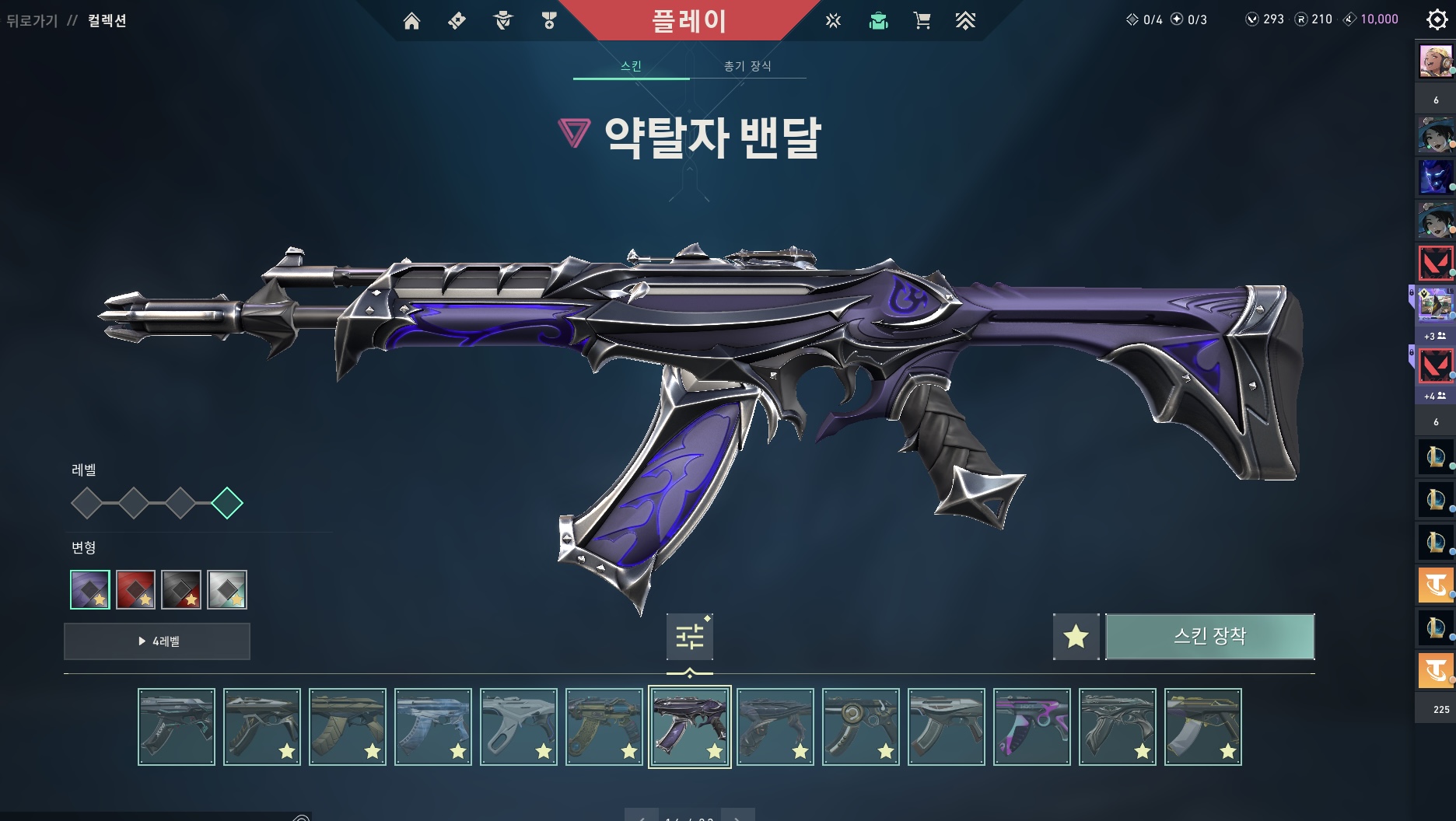Select the 스킨 tab
Image resolution: width=1456 pixels, height=821 pixels.
tap(631, 66)
